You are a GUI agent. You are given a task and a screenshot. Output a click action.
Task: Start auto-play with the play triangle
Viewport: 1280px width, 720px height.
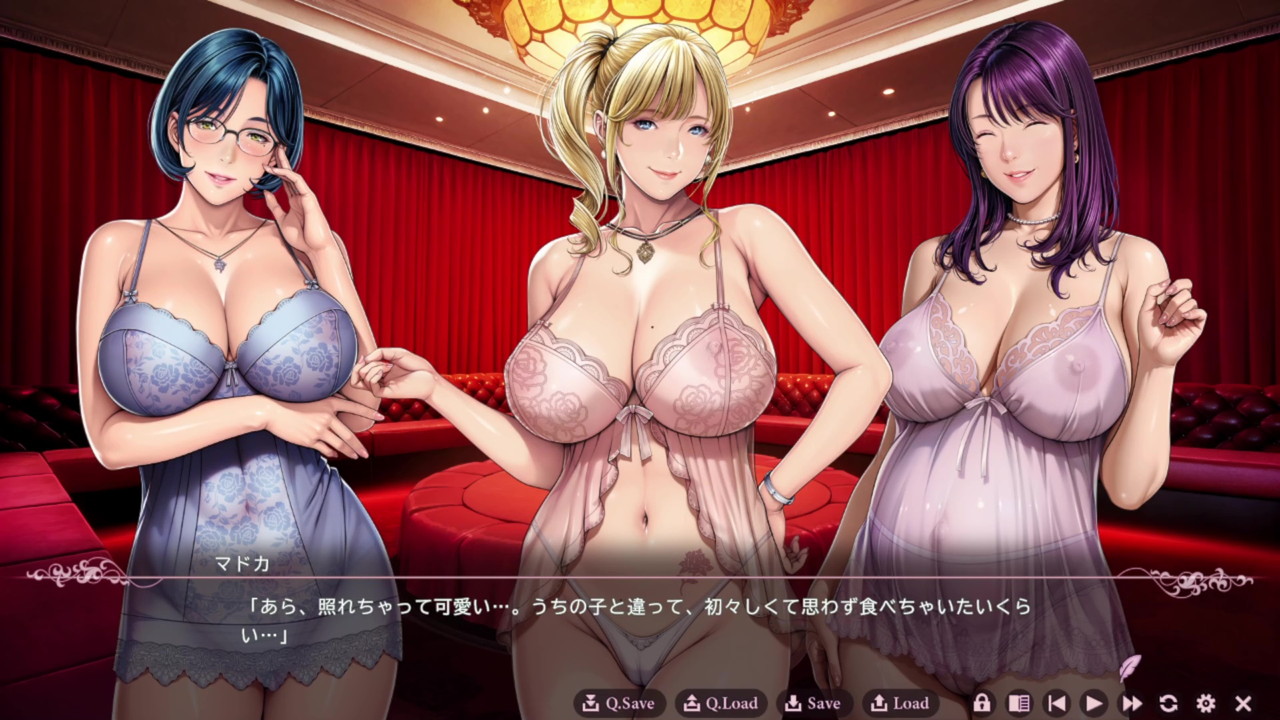pyautogui.click(x=1094, y=703)
